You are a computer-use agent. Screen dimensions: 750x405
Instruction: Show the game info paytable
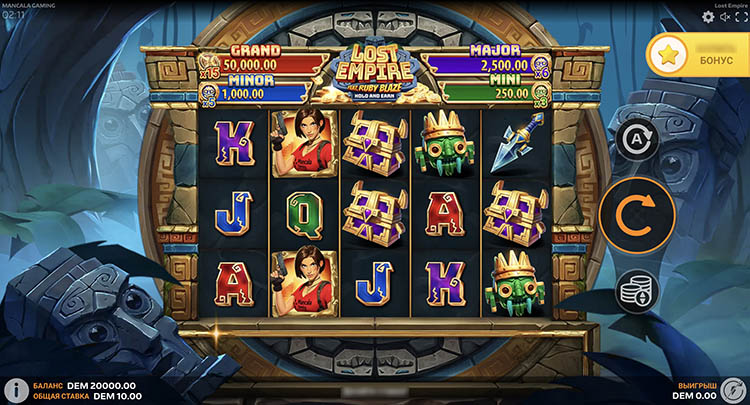(16, 390)
